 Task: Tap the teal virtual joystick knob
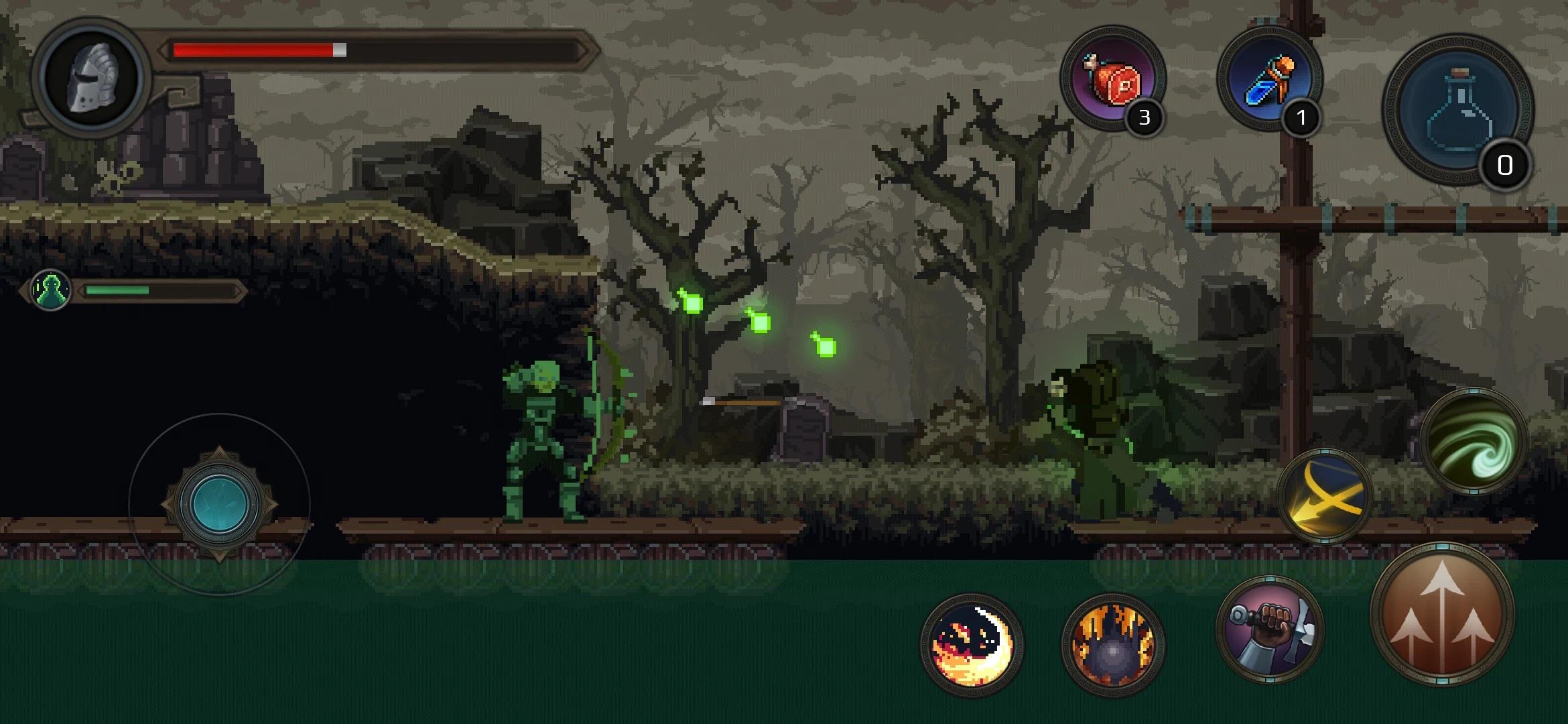pos(219,504)
